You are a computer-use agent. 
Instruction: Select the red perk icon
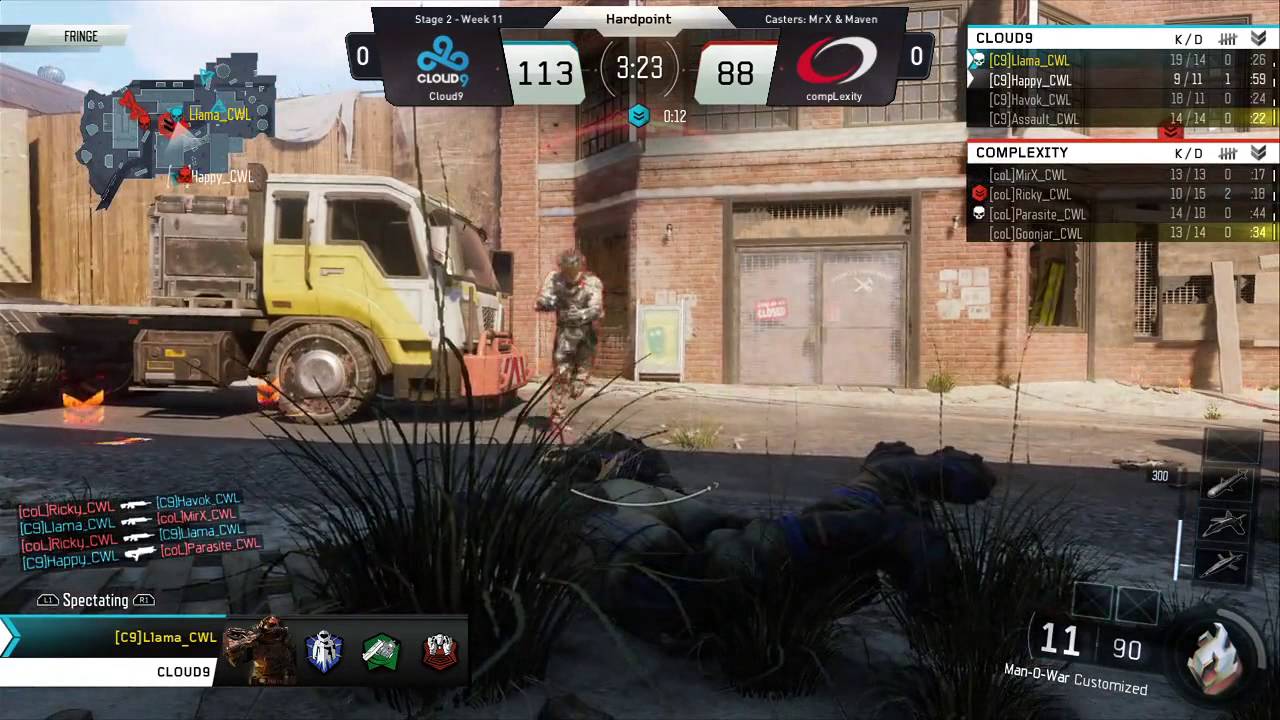[439, 652]
